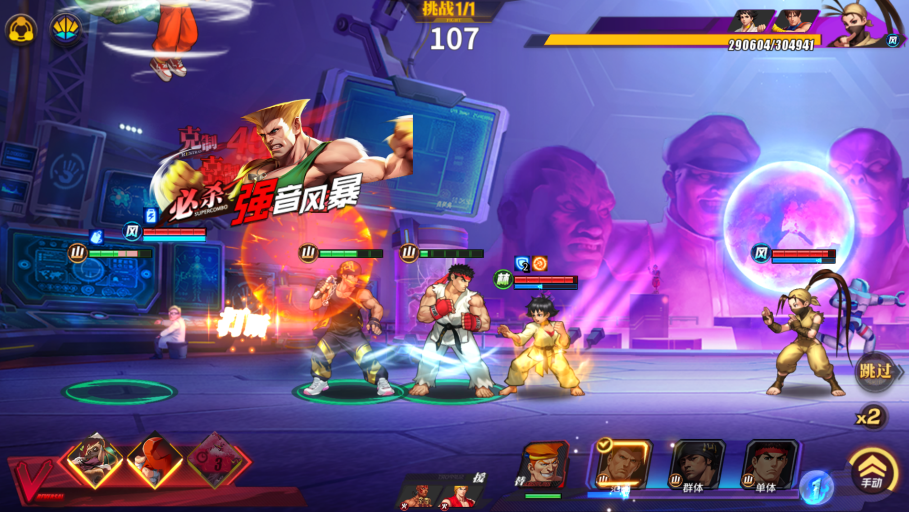Viewport: 909px width, 512px height.
Task: Open the teal lotus icon at top-left
Action: tap(67, 29)
